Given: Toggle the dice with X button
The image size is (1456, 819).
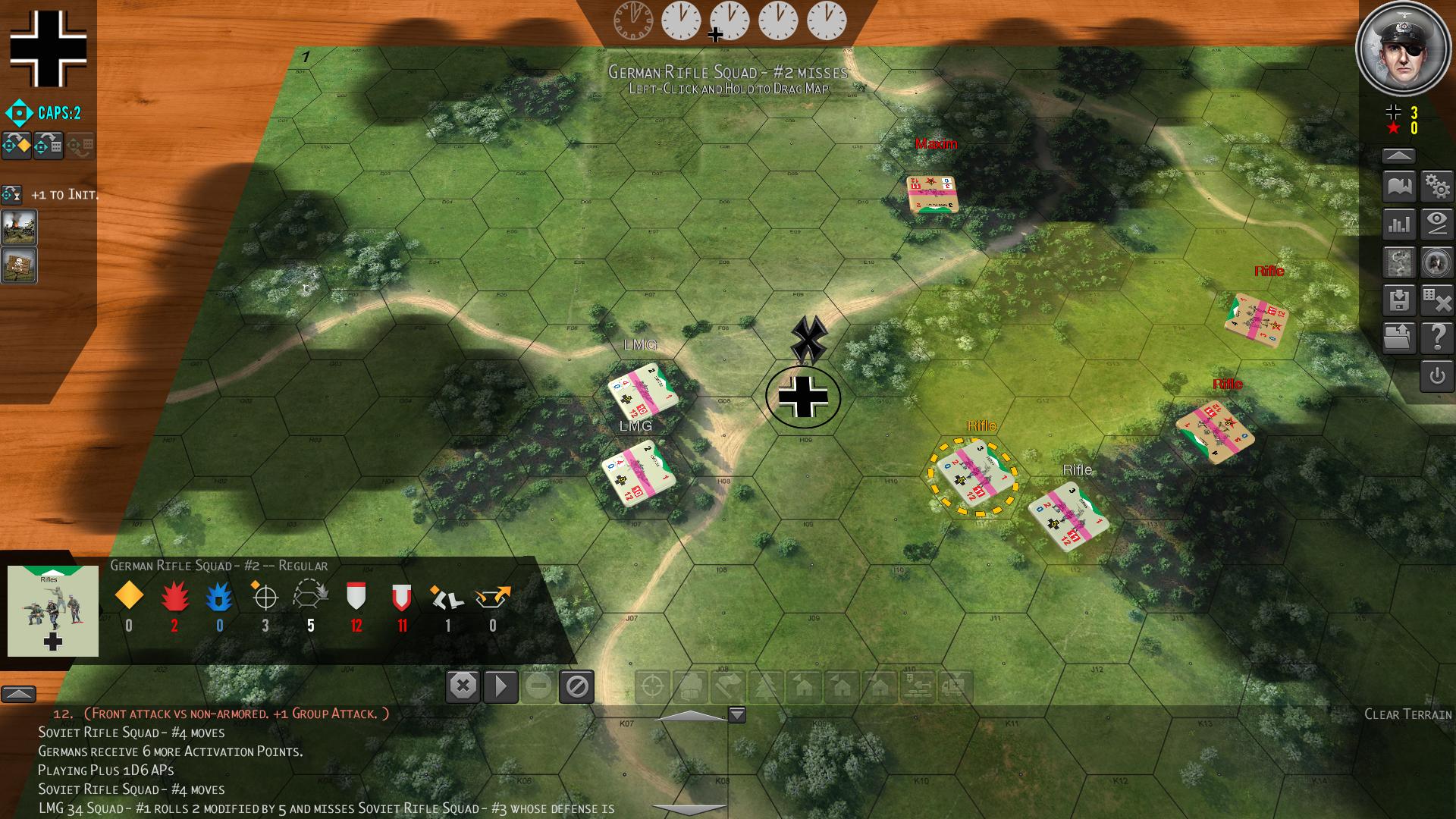Looking at the screenshot, I should point(1437,300).
